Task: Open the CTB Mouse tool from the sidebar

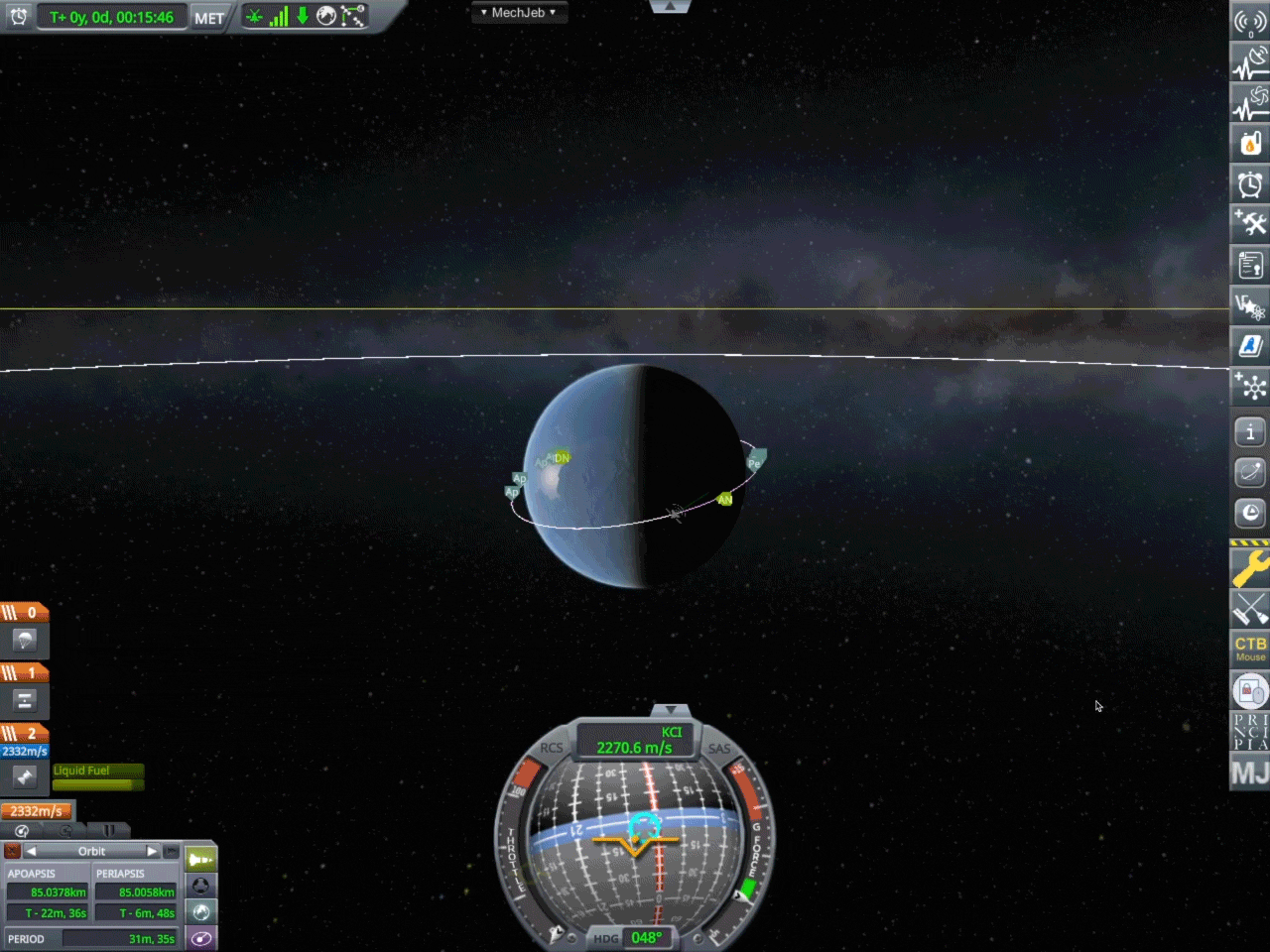Action: 1249,650
